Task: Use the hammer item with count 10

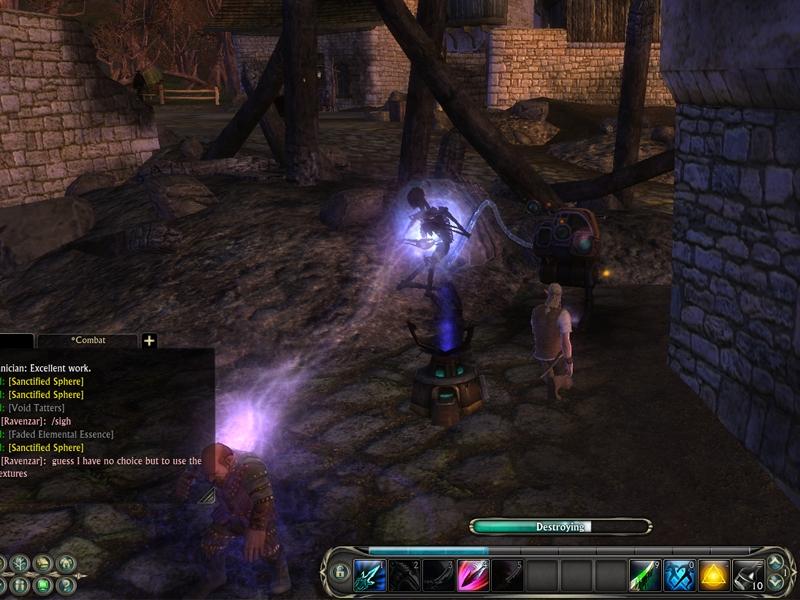Action: (x=748, y=575)
